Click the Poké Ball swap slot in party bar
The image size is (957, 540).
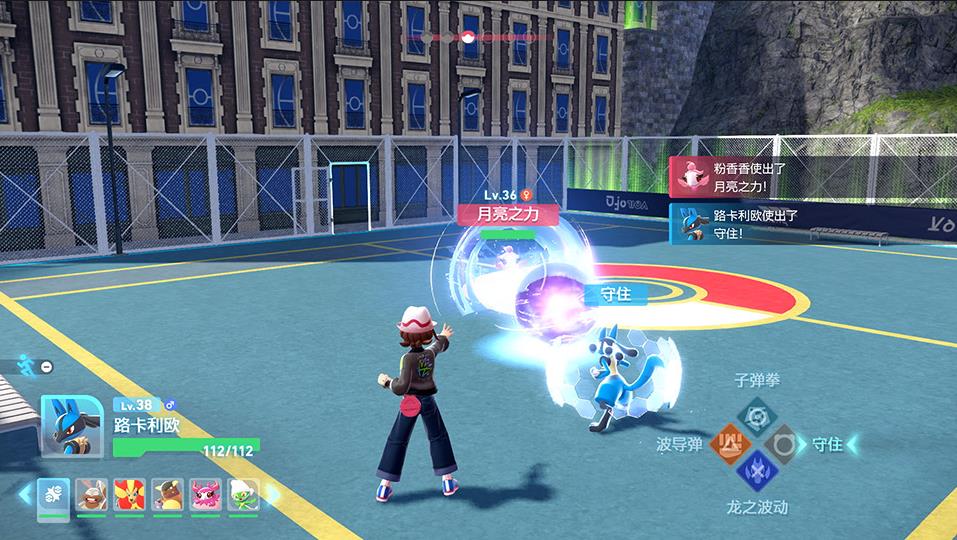tap(53, 495)
